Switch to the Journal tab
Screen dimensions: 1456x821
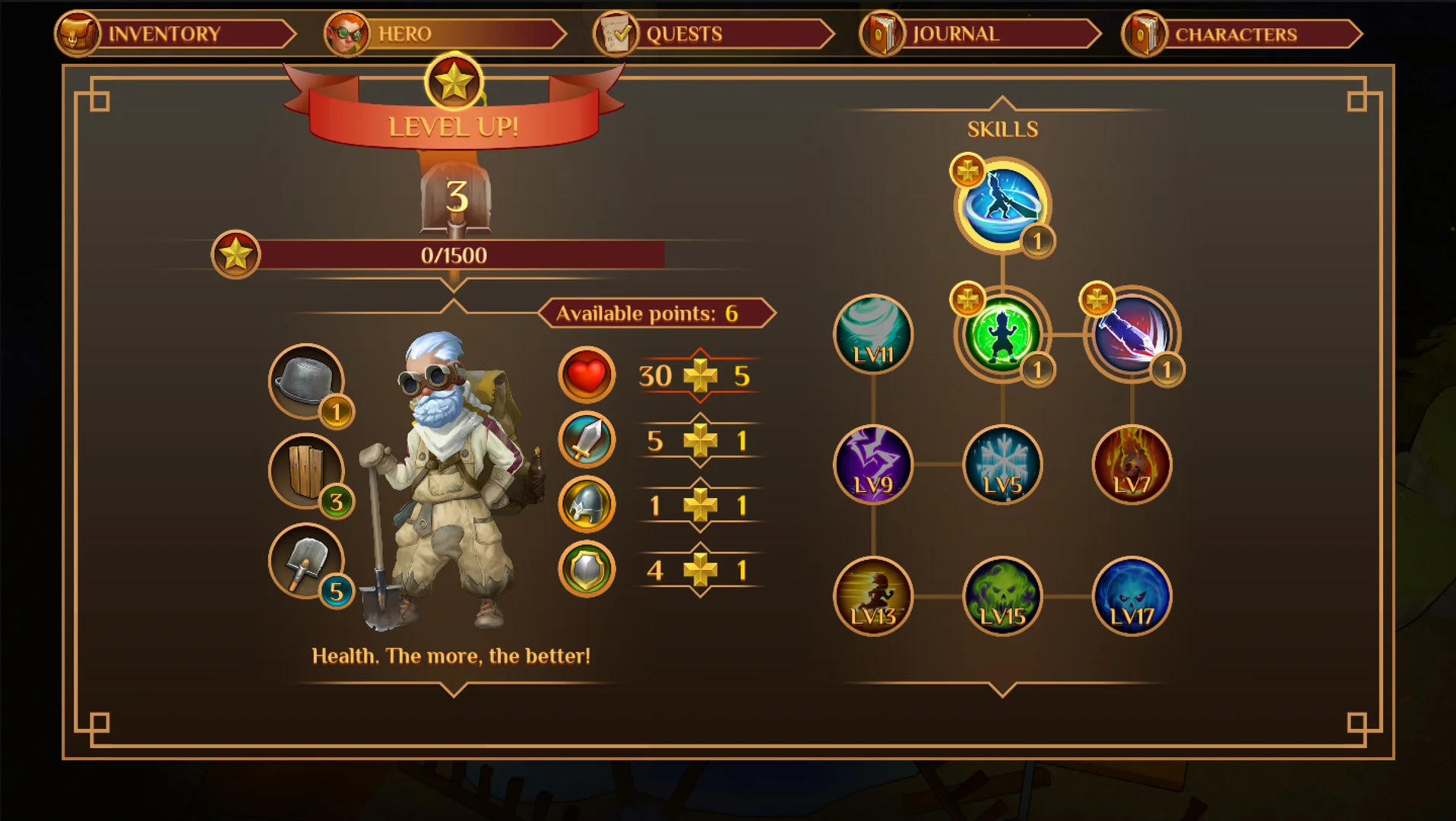(981, 34)
